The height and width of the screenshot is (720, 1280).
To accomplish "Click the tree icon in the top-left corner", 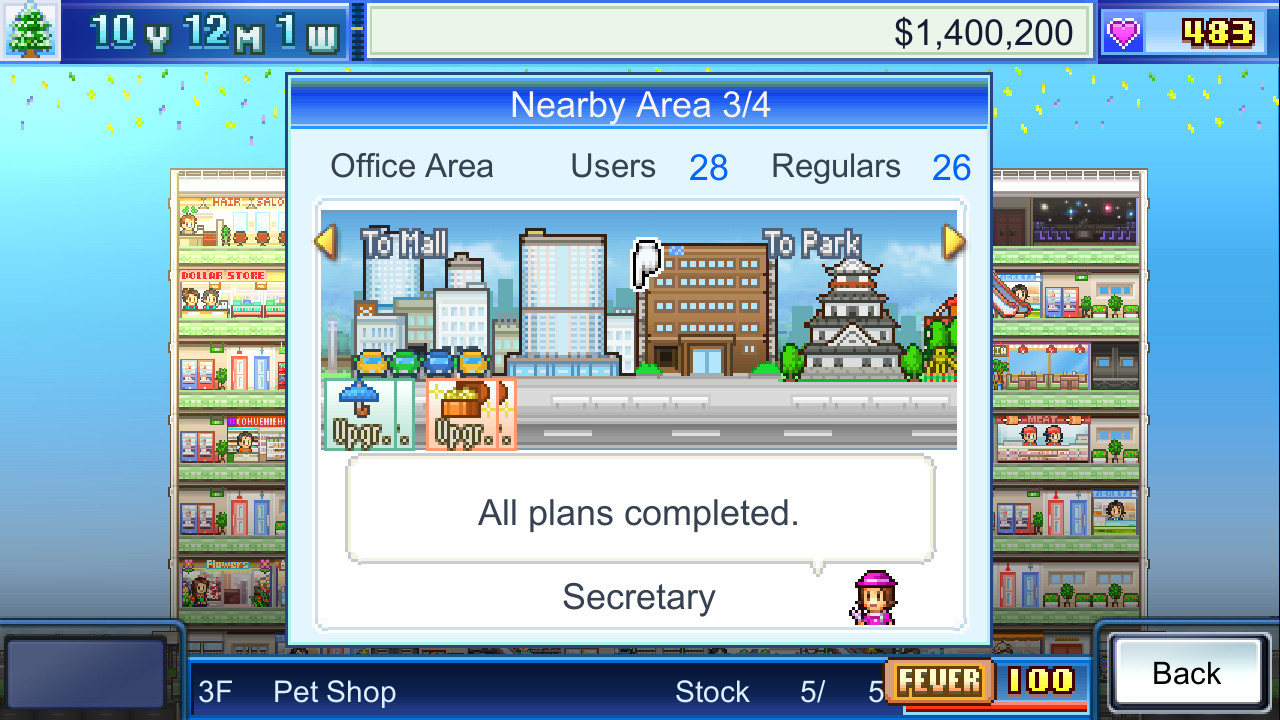I will coord(28,30).
